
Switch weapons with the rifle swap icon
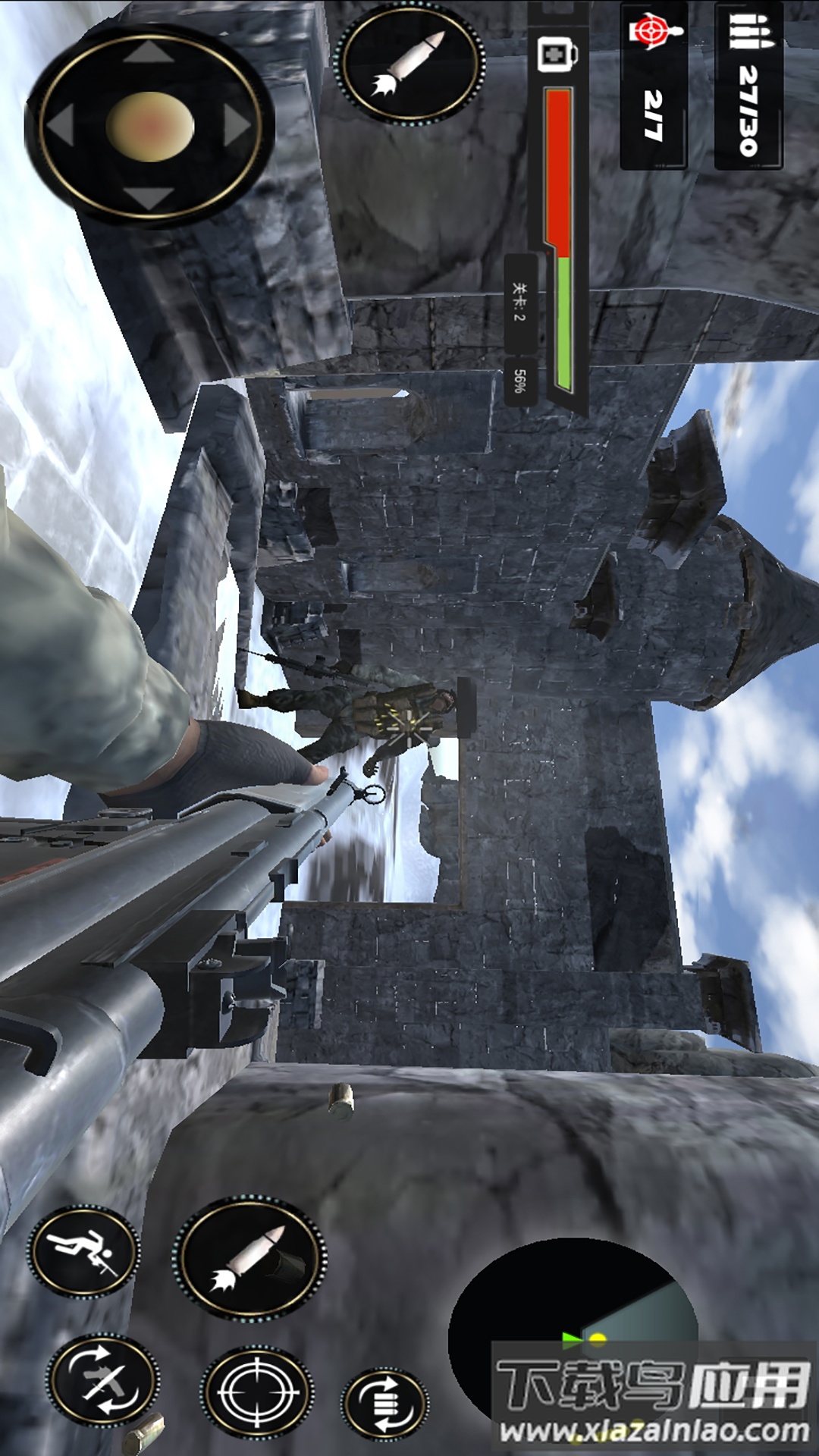tap(102, 1380)
